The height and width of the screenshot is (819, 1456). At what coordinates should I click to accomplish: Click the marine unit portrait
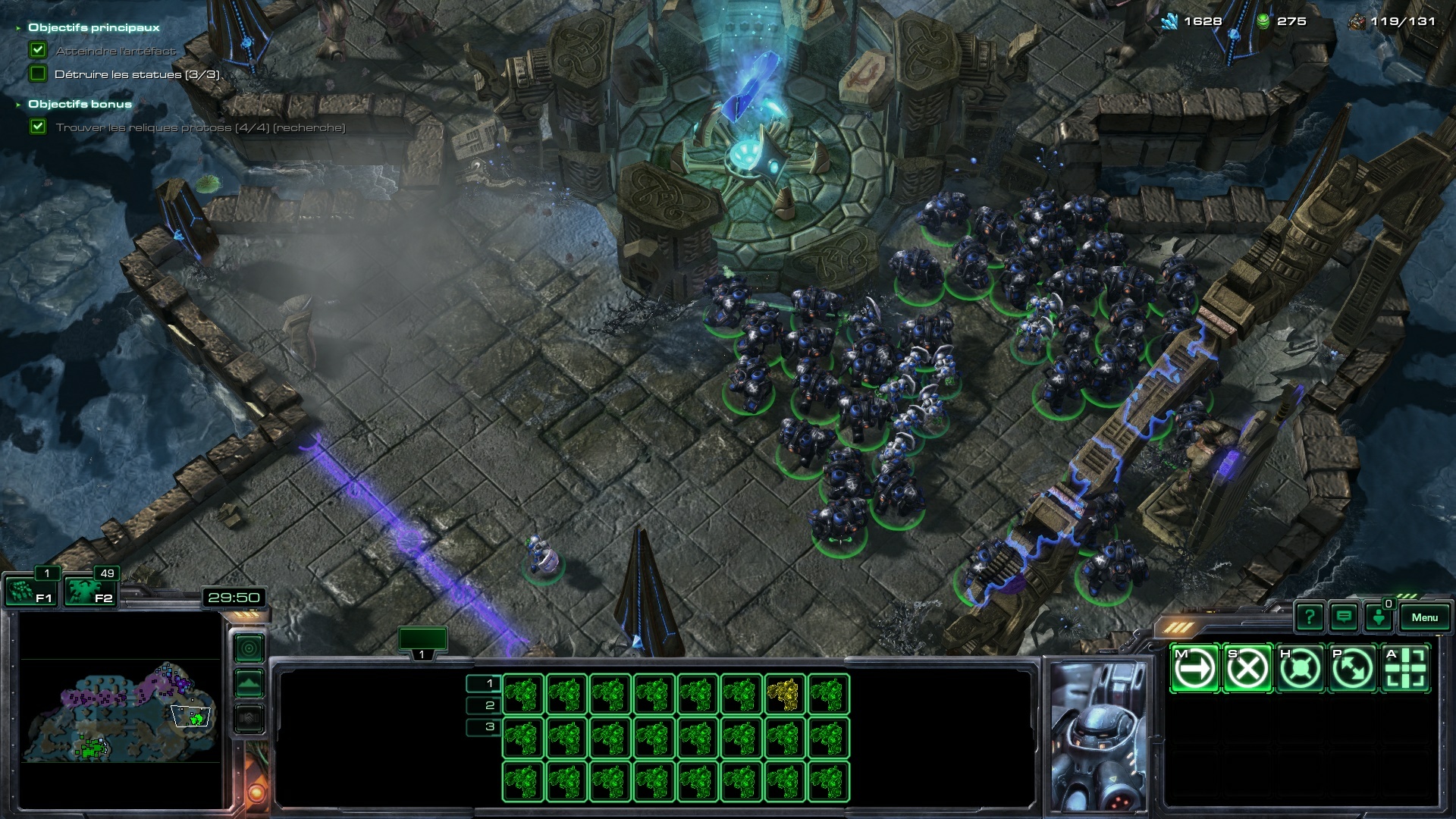[x=1097, y=736]
